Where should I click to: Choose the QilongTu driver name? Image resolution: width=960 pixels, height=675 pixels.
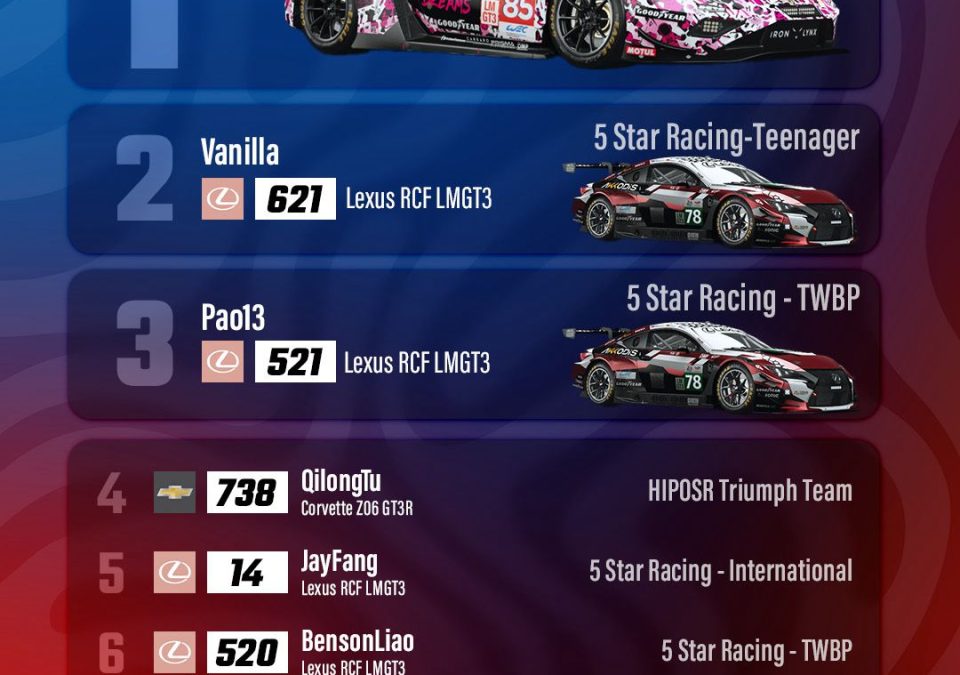[x=341, y=482]
